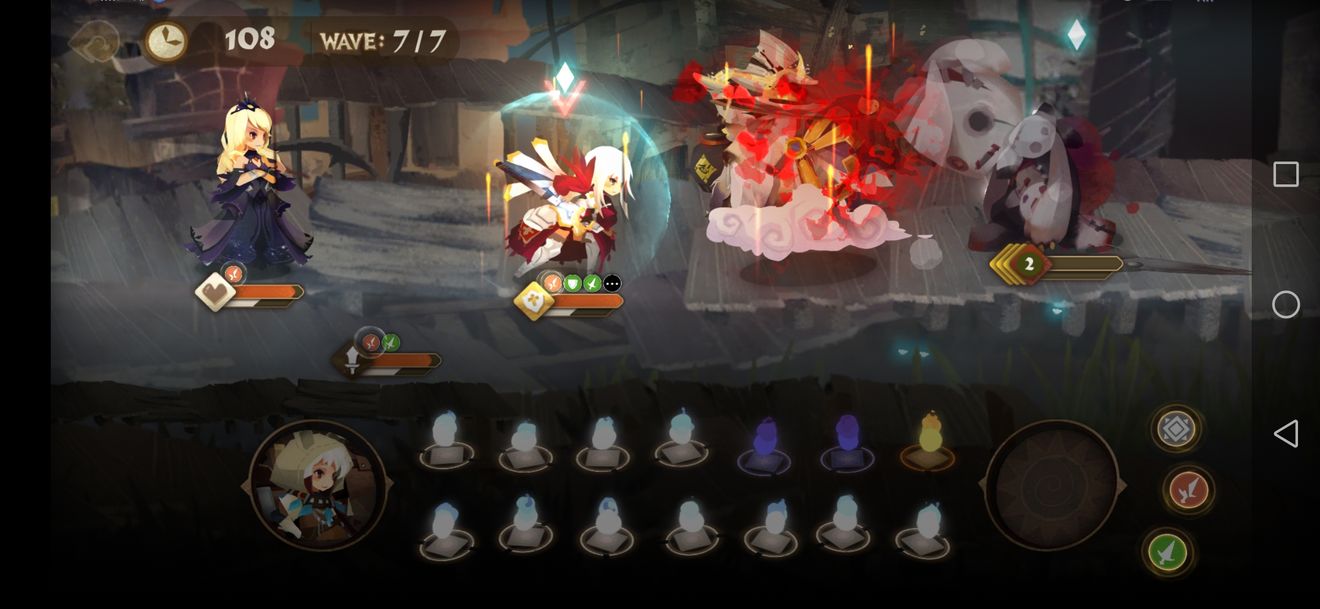Activate the grey diamond skill button

1176,429
